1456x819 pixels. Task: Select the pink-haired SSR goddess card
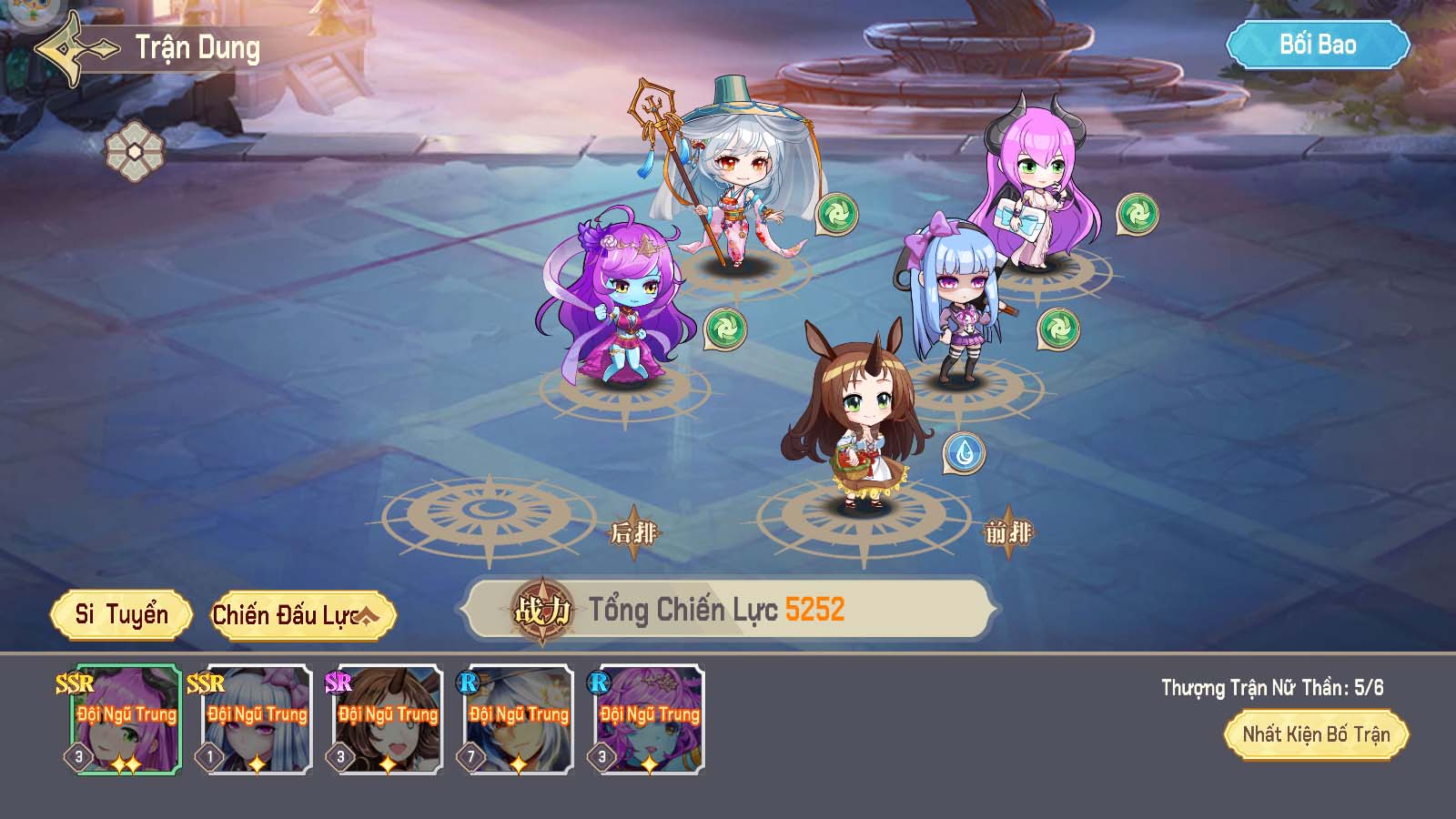[126, 720]
